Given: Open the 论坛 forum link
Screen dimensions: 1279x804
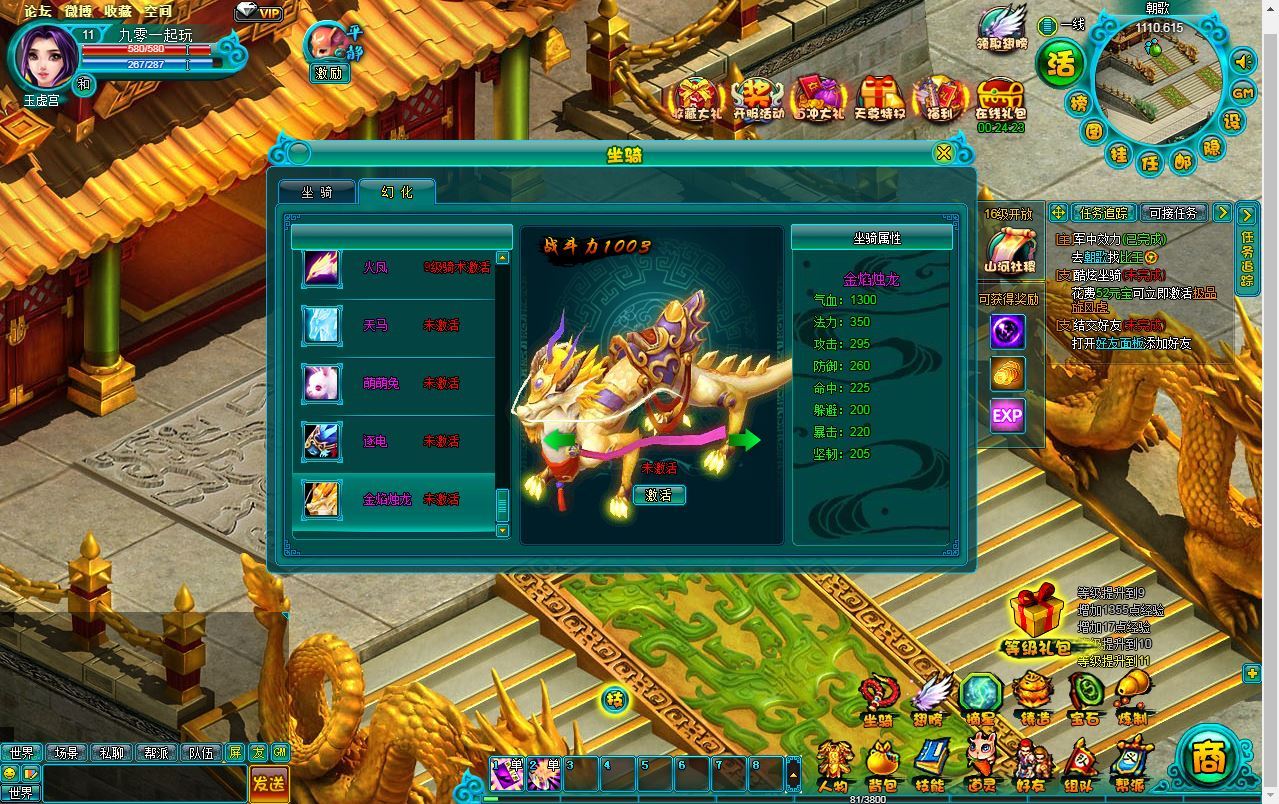Looking at the screenshot, I should pyautogui.click(x=38, y=11).
